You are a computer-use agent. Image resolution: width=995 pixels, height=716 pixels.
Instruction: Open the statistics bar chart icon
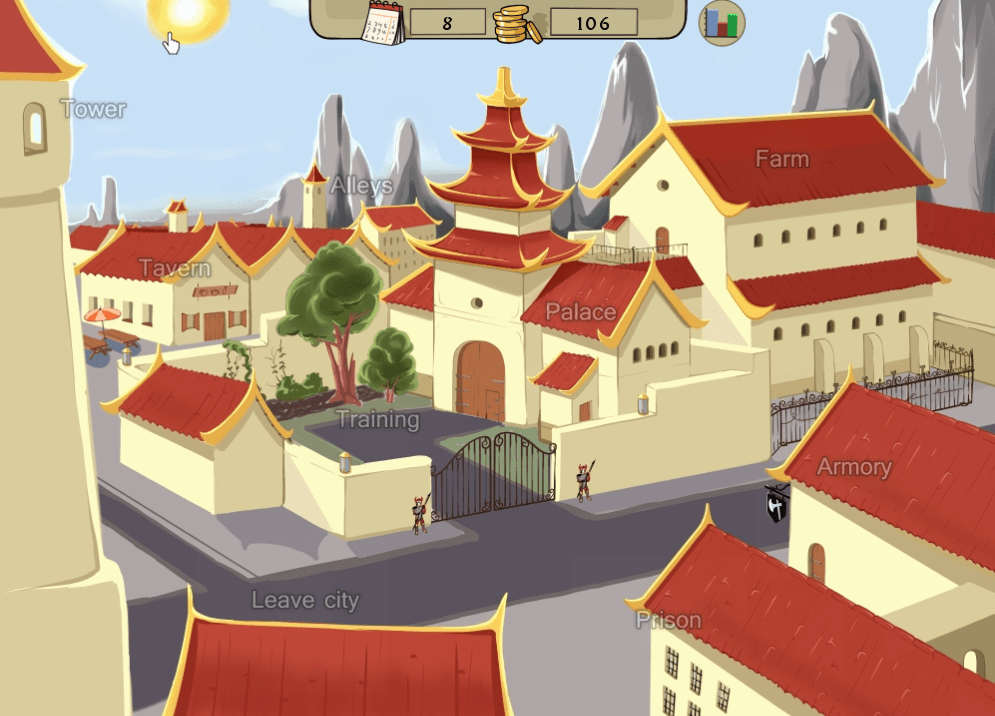[721, 22]
